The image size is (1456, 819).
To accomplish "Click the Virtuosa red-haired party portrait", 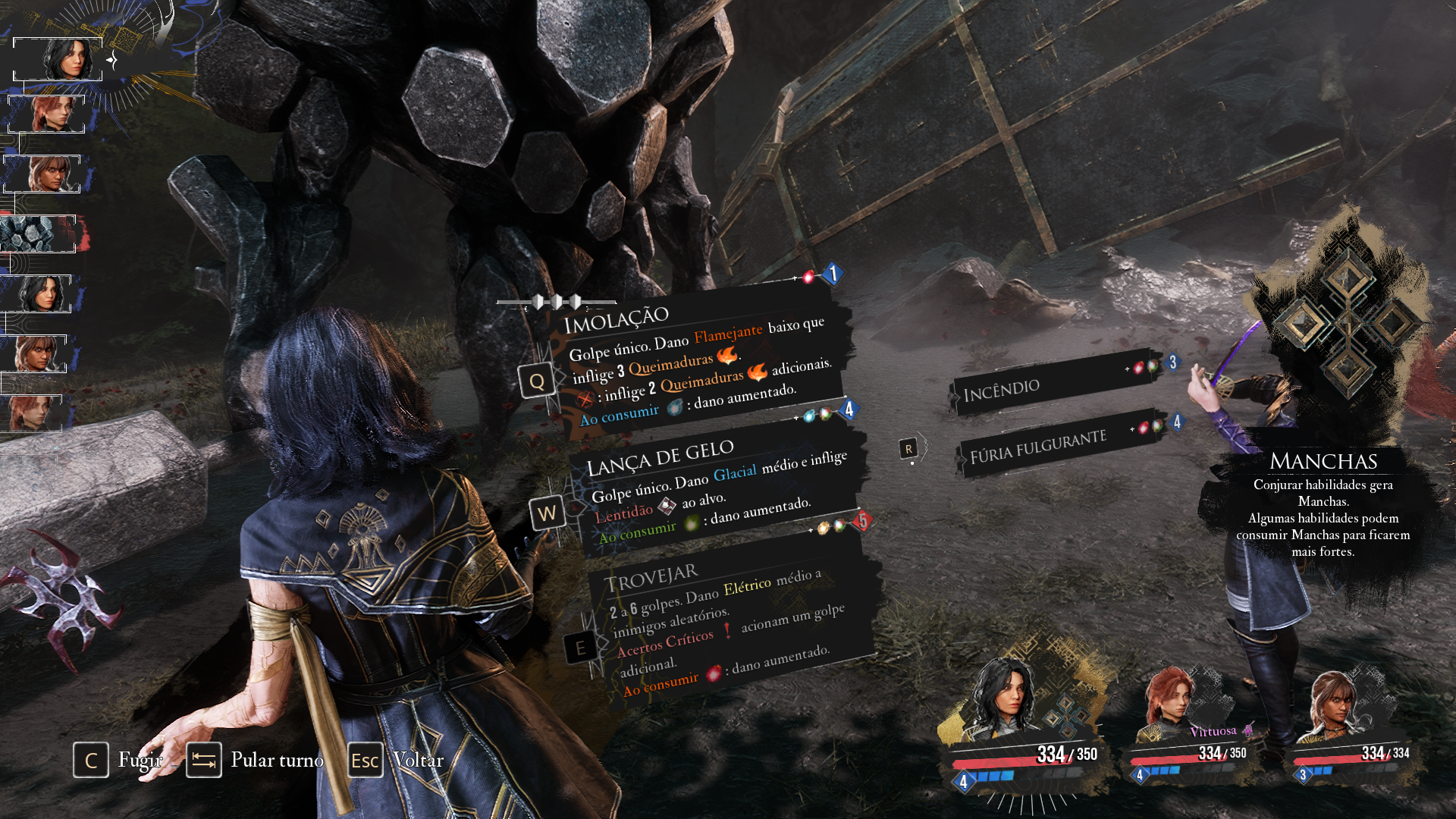I will (x=1172, y=701).
